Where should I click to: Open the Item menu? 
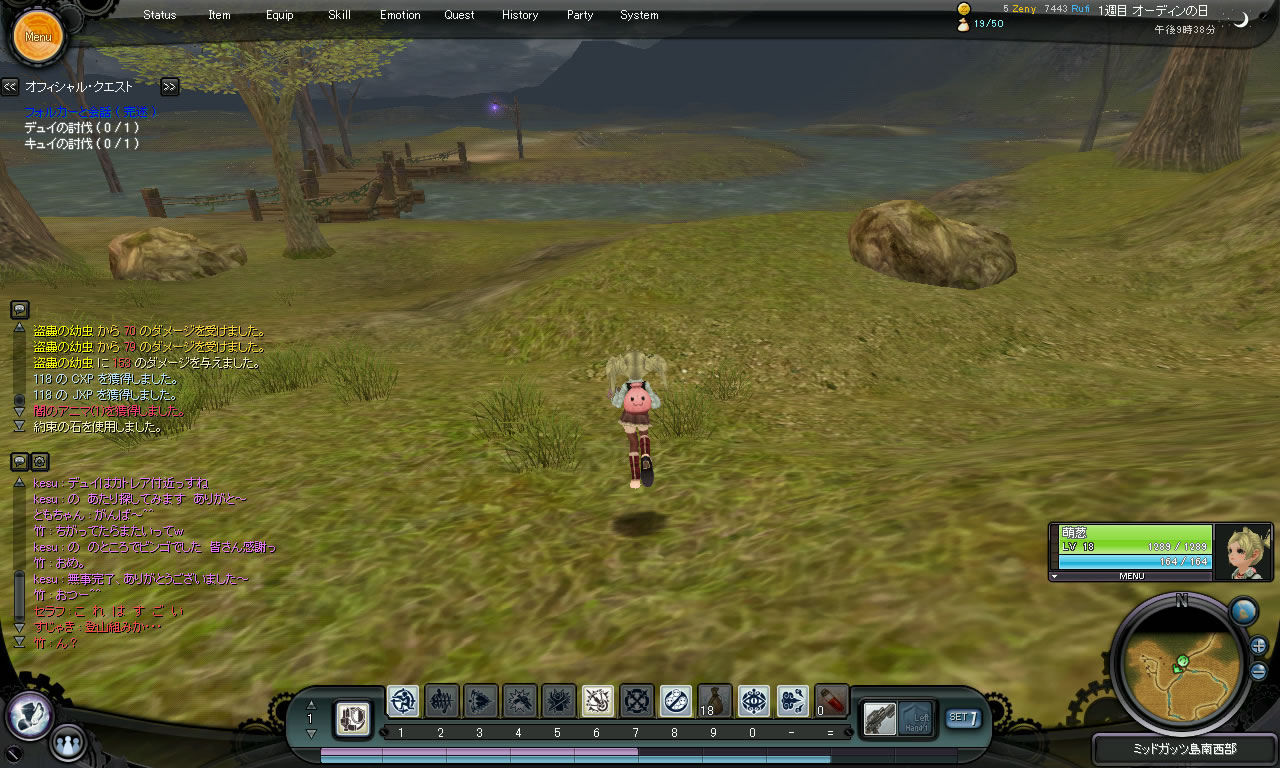[x=219, y=15]
